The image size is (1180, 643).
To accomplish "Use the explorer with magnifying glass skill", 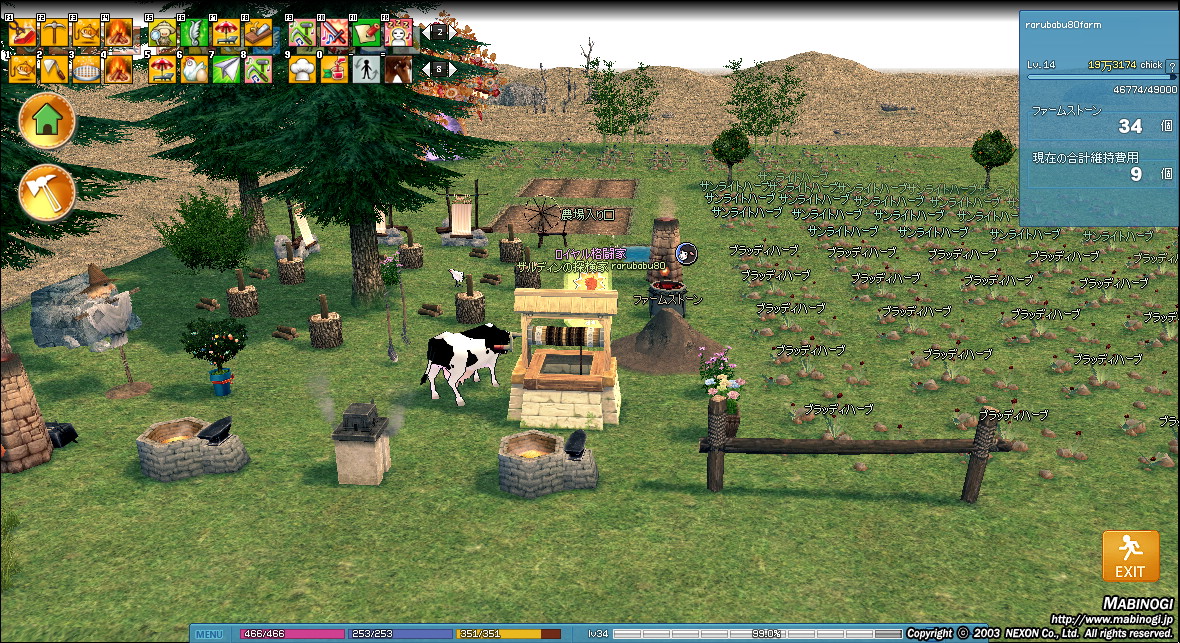I will (x=162, y=33).
